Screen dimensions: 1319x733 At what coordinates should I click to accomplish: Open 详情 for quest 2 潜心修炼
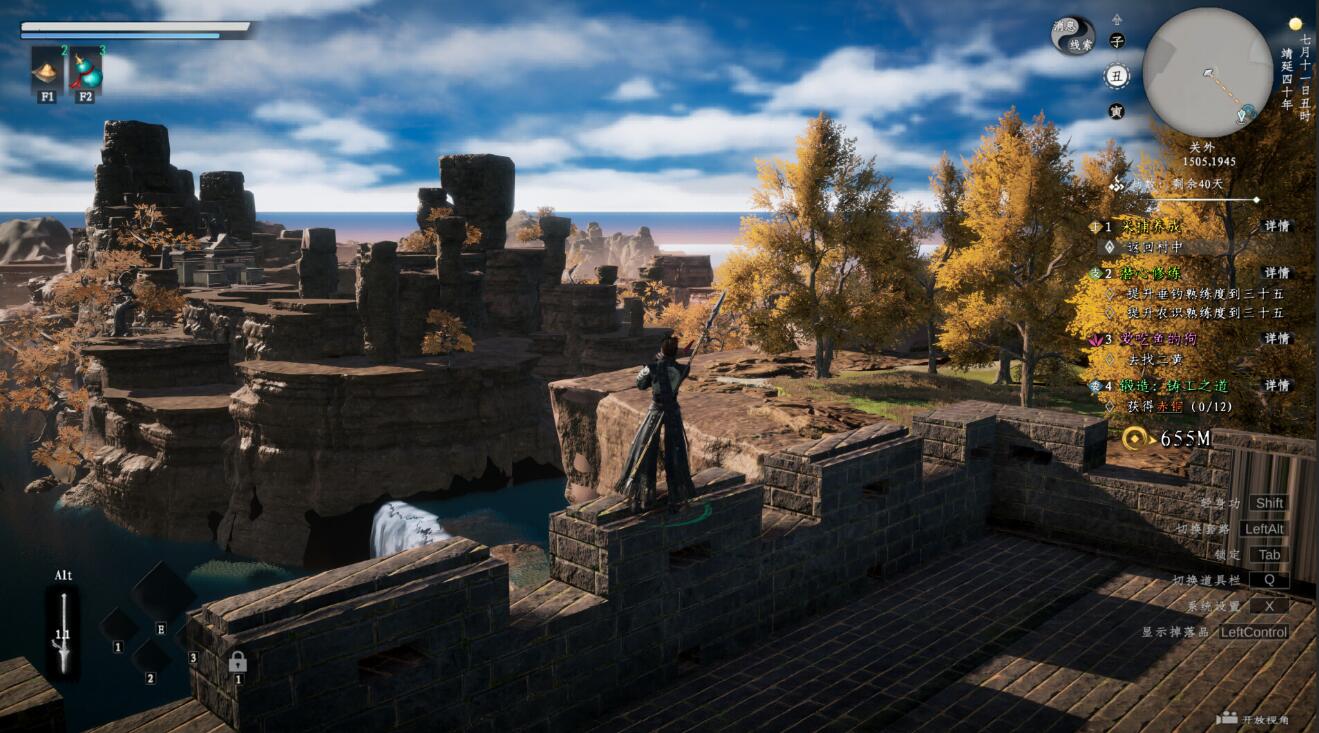click(x=1276, y=272)
